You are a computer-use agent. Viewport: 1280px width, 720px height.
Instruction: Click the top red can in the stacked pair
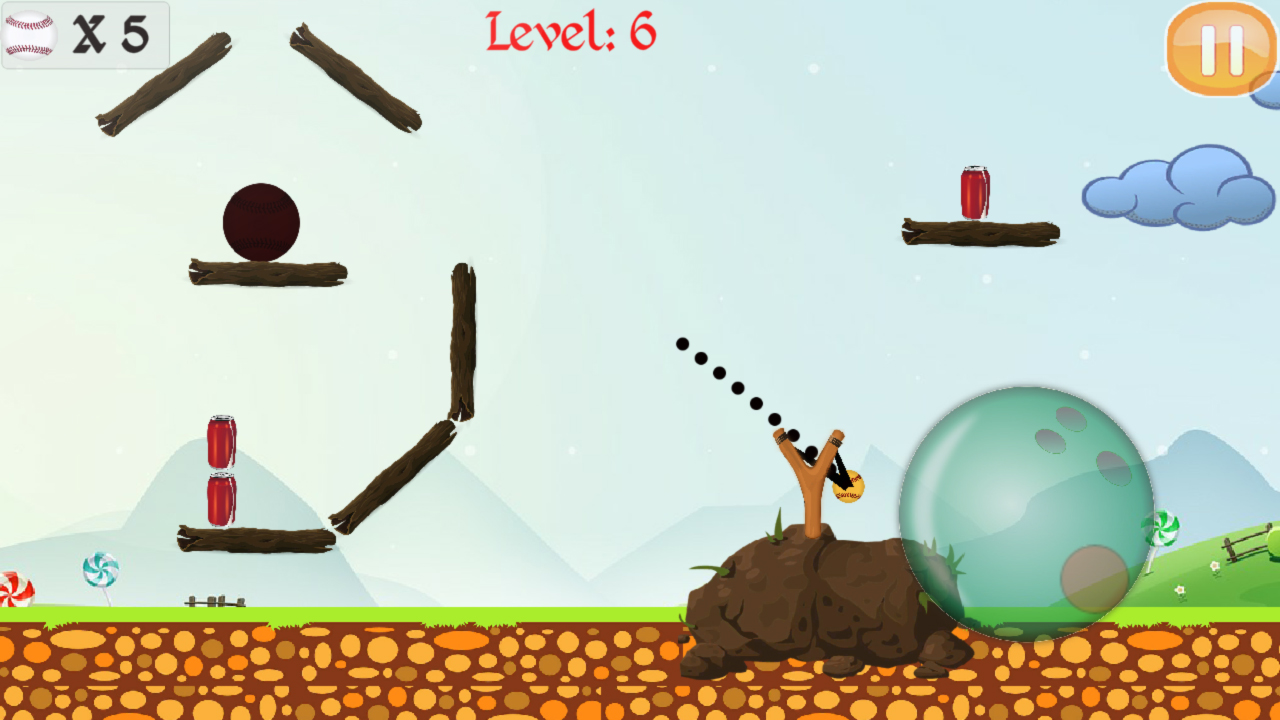220,440
